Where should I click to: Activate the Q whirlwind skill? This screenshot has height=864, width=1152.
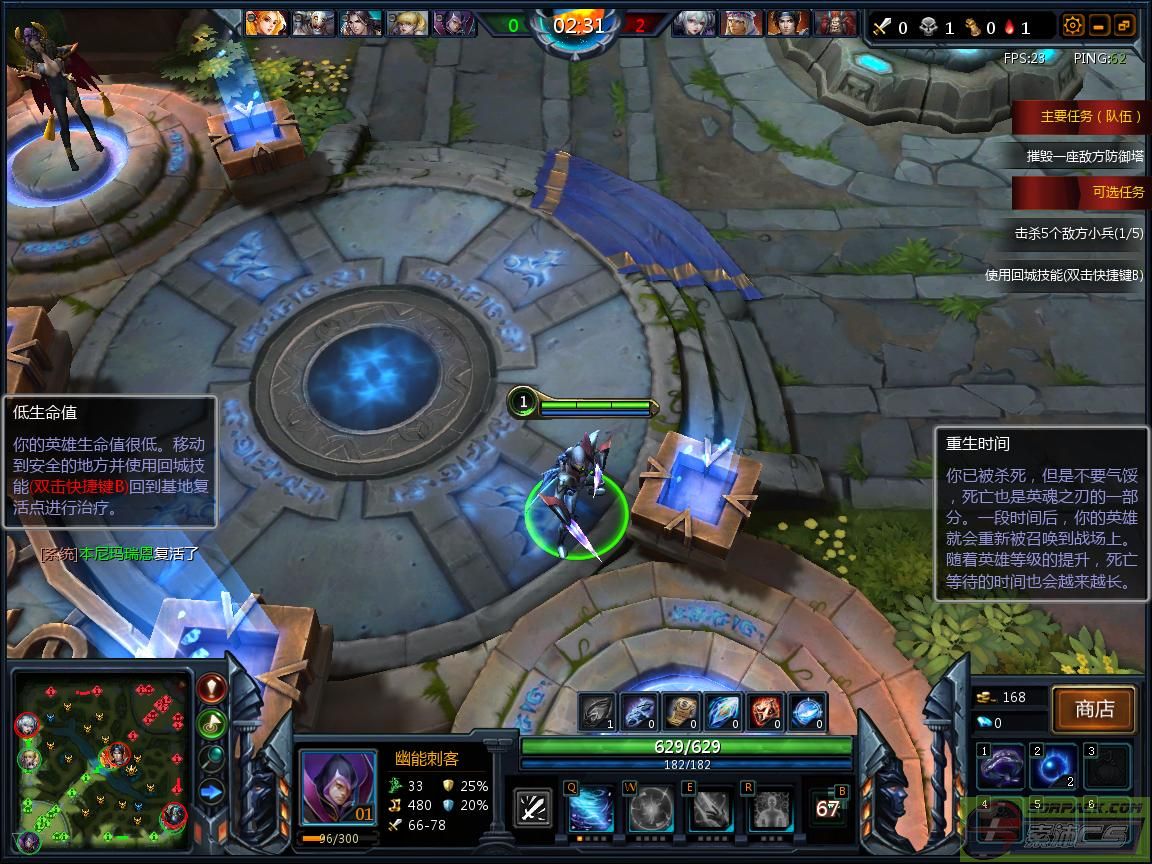pyautogui.click(x=591, y=809)
